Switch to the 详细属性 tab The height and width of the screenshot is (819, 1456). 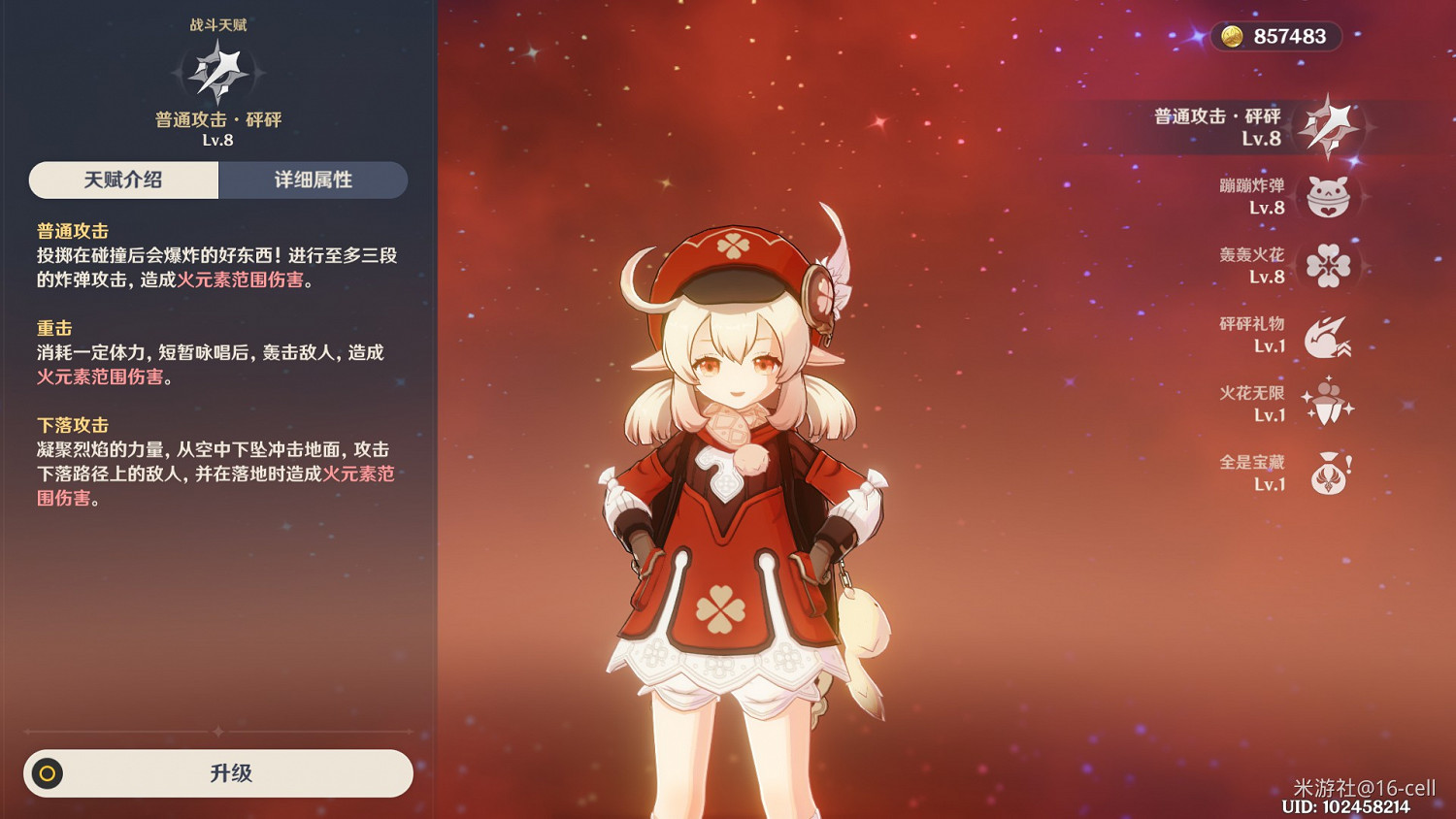pos(314,180)
